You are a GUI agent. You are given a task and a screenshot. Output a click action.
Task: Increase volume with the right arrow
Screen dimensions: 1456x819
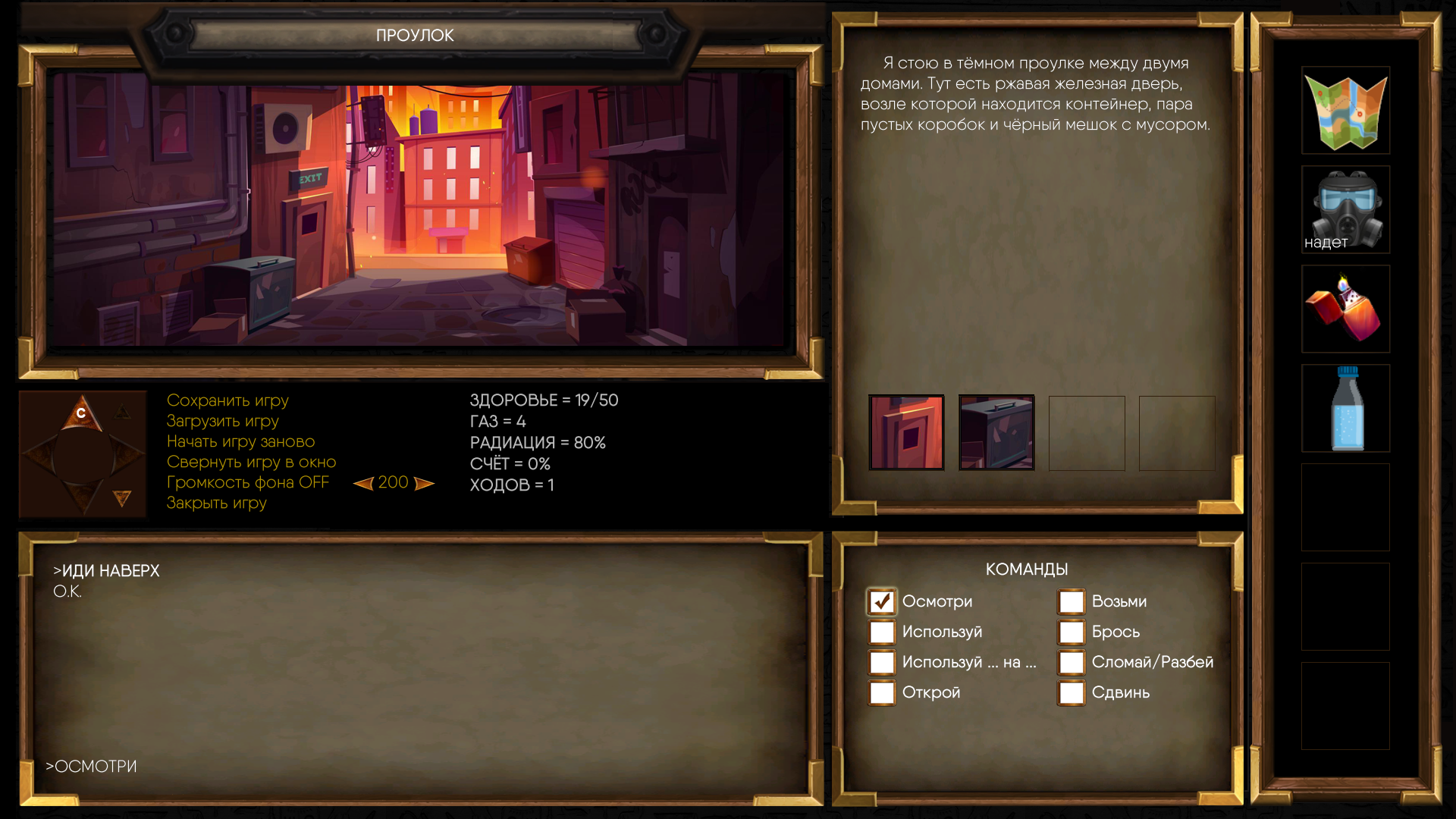tap(424, 483)
